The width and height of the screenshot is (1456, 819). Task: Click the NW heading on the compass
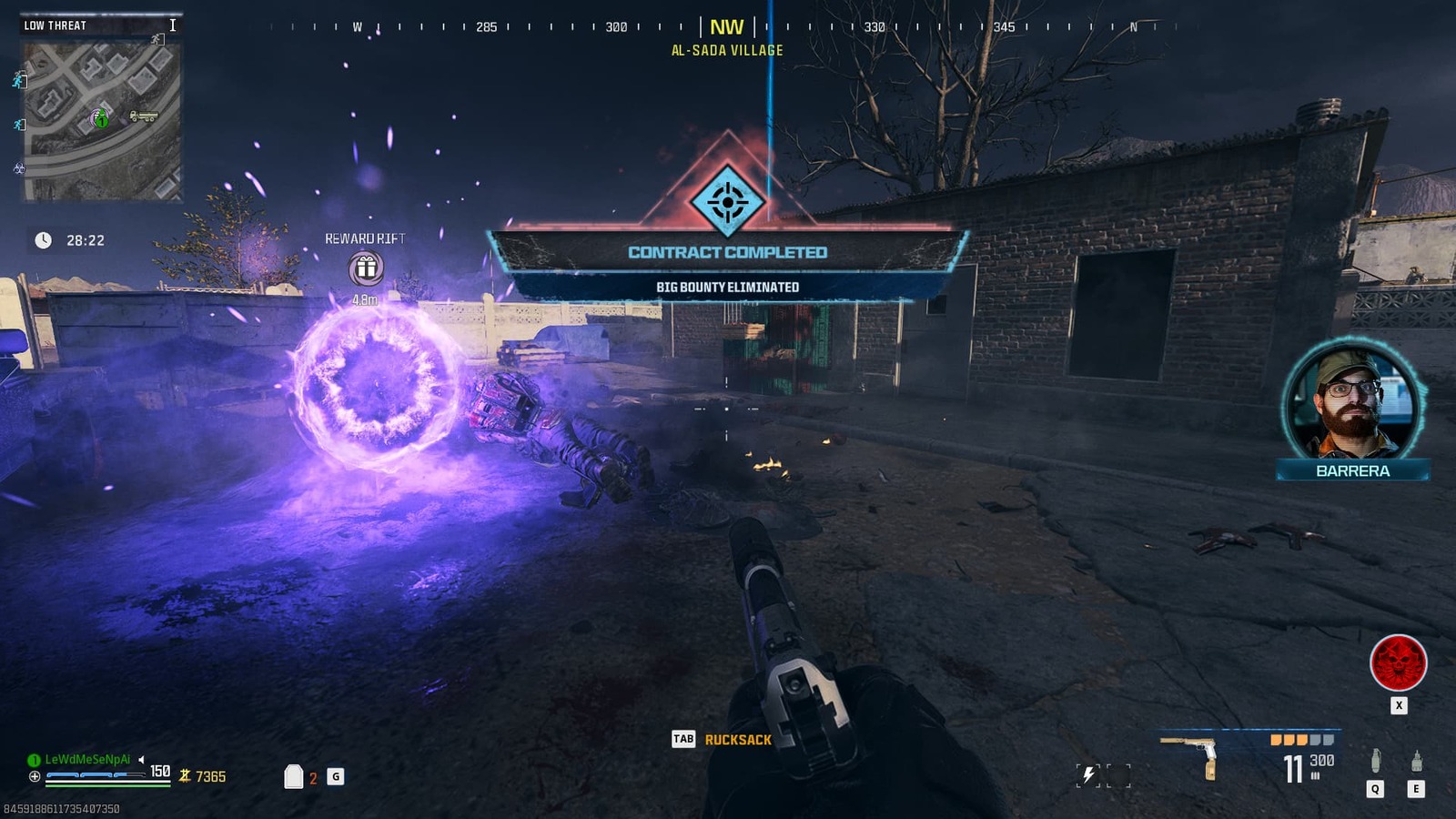tap(725, 27)
